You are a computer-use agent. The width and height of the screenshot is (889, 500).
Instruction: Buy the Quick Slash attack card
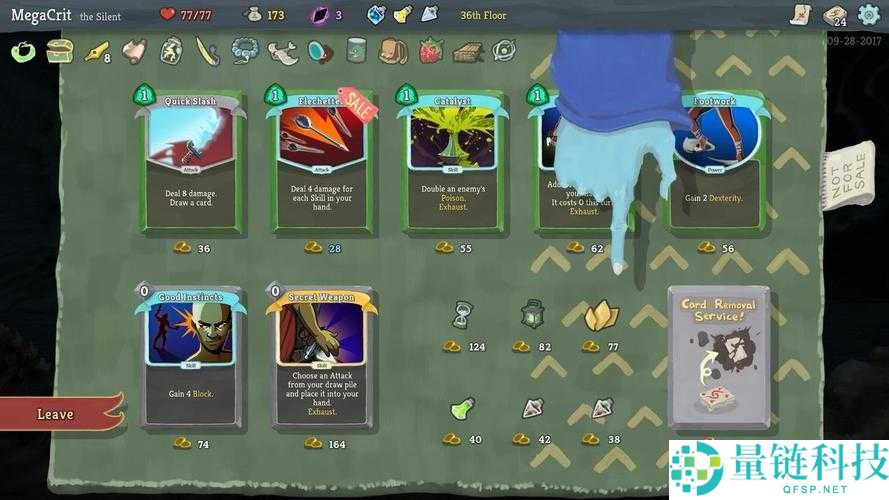[x=190, y=160]
